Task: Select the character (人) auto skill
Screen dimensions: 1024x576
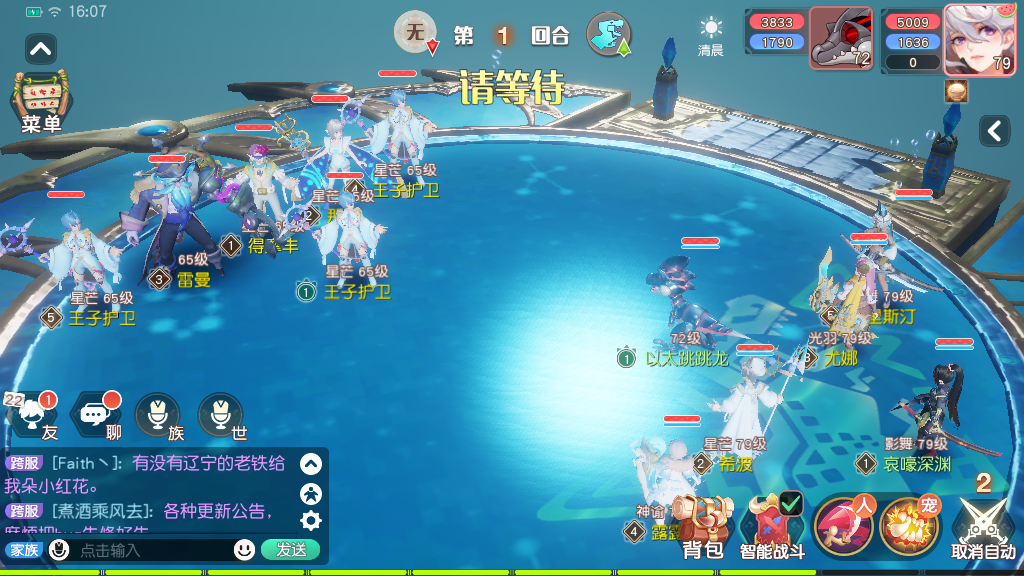Action: 845,526
